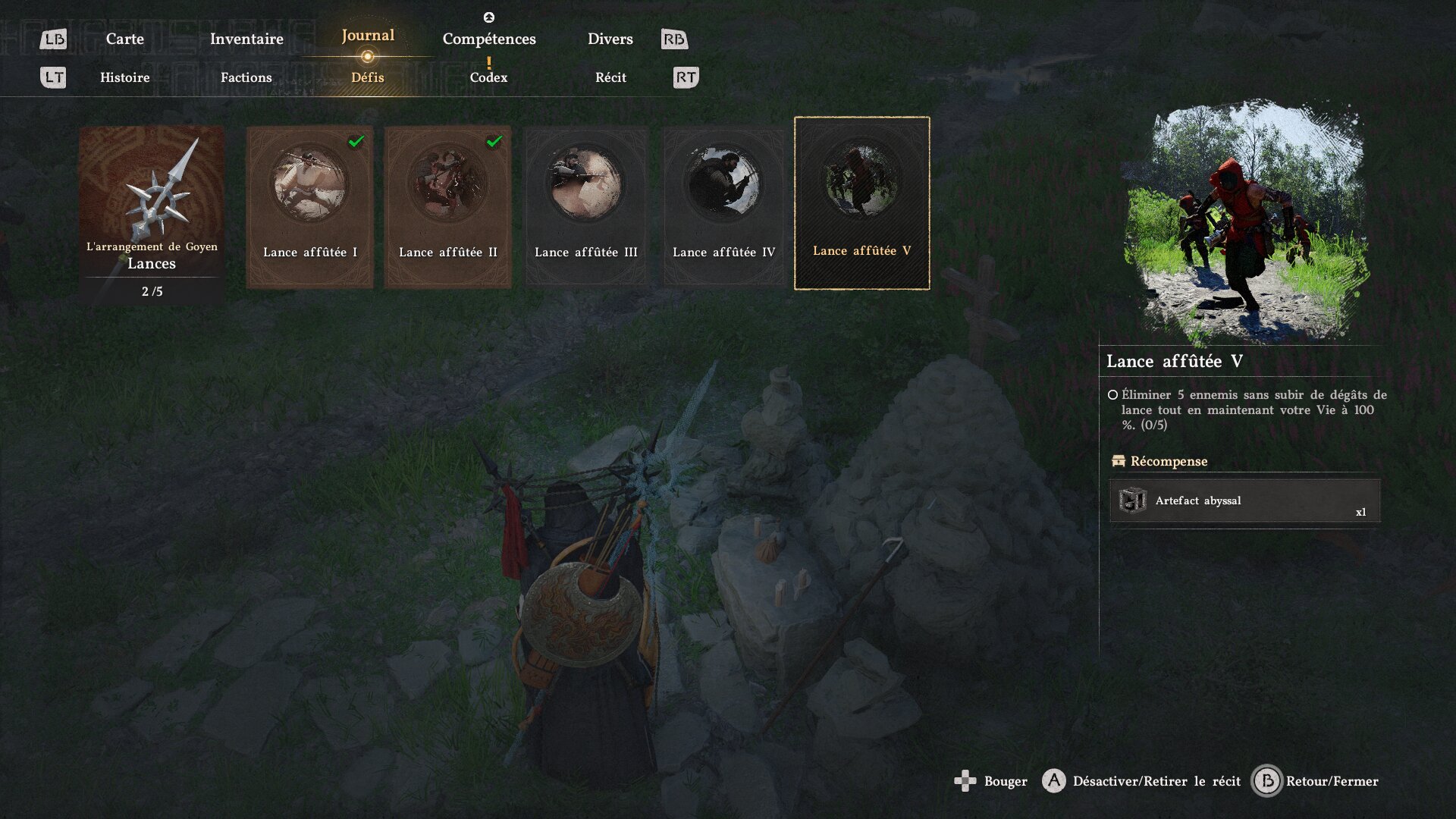Select the Défis sub-tab
1456x819 pixels.
click(x=368, y=77)
